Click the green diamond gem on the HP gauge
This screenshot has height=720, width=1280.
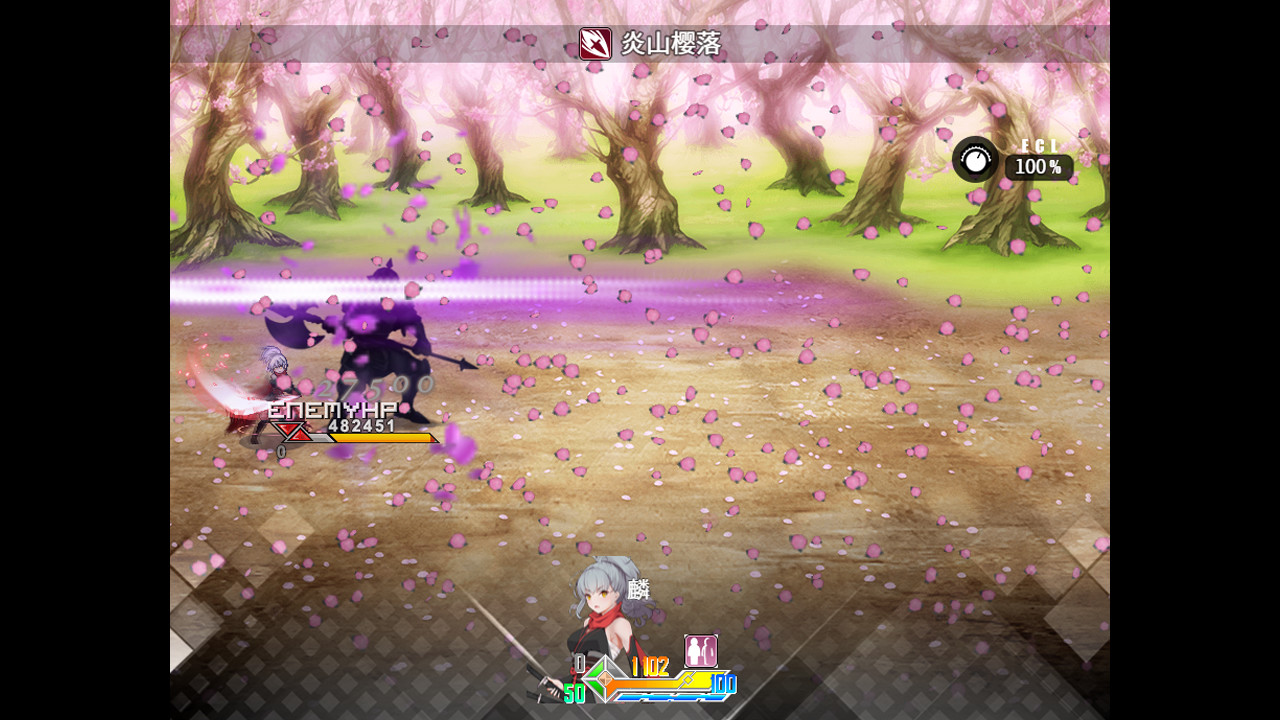[596, 678]
